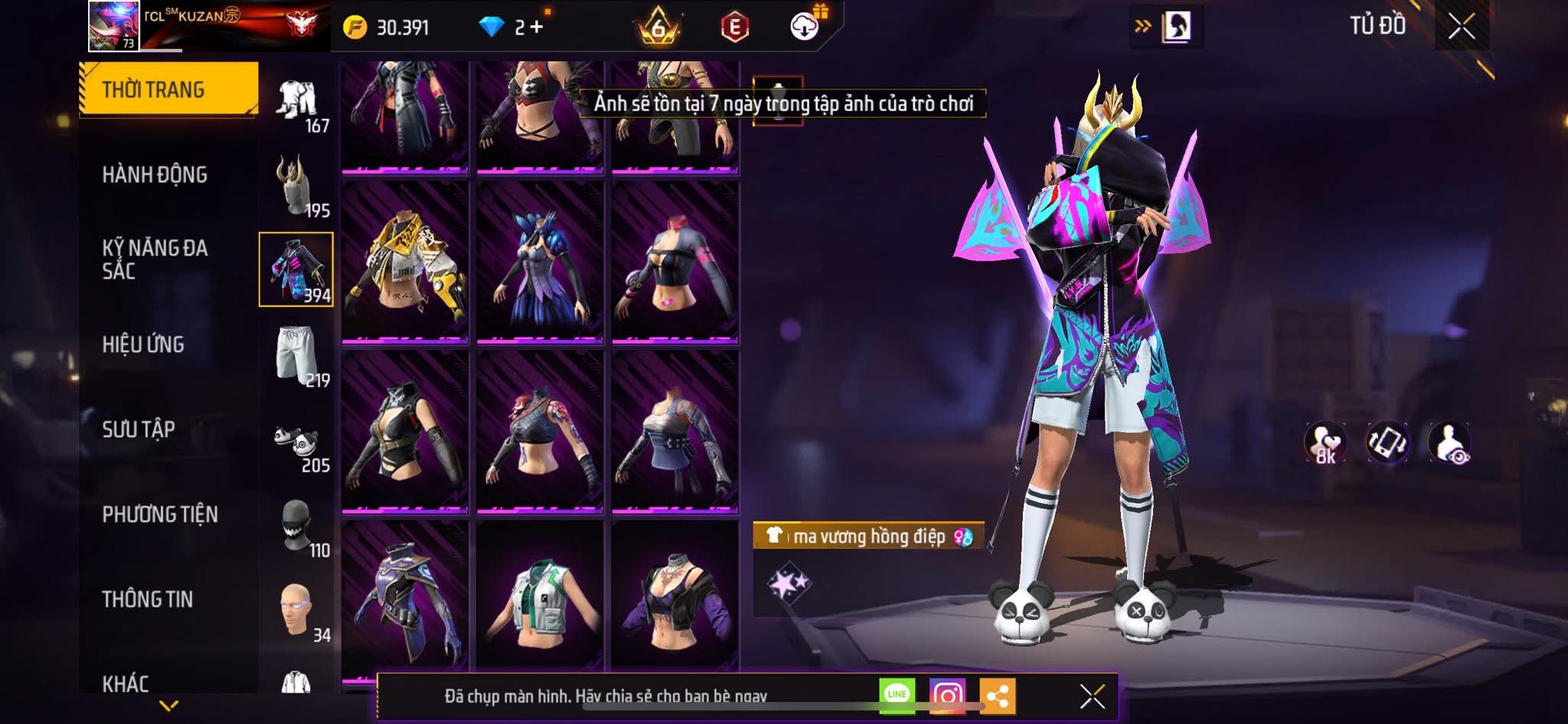Share the screenshot via LINE
Viewport: 1568px width, 724px height.
click(x=897, y=696)
